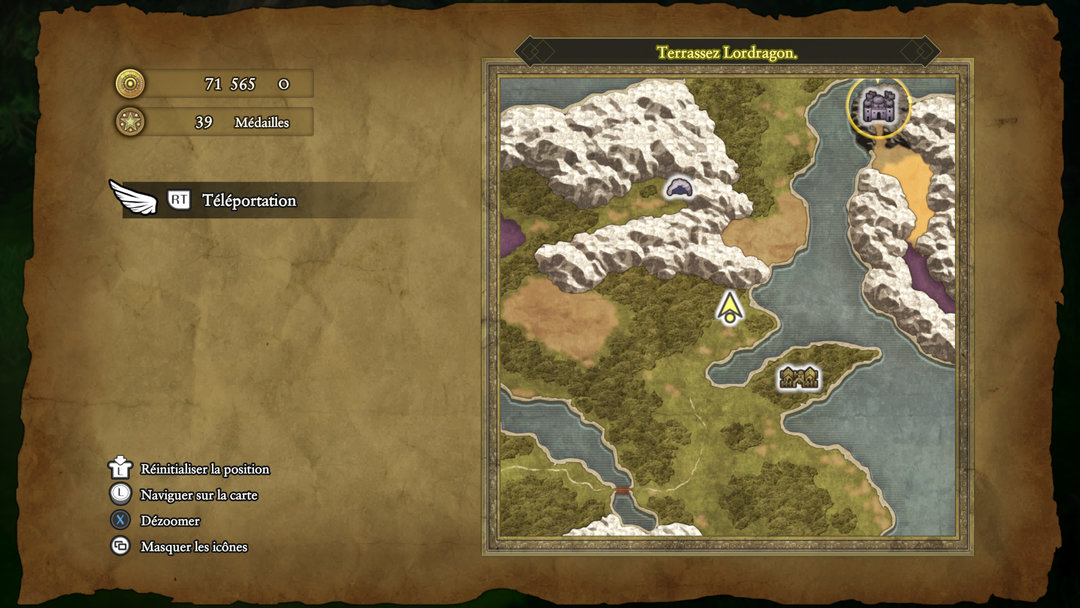Image resolution: width=1080 pixels, height=608 pixels.
Task: Choose the Dézoomer map option
Action: pyautogui.click(x=170, y=521)
